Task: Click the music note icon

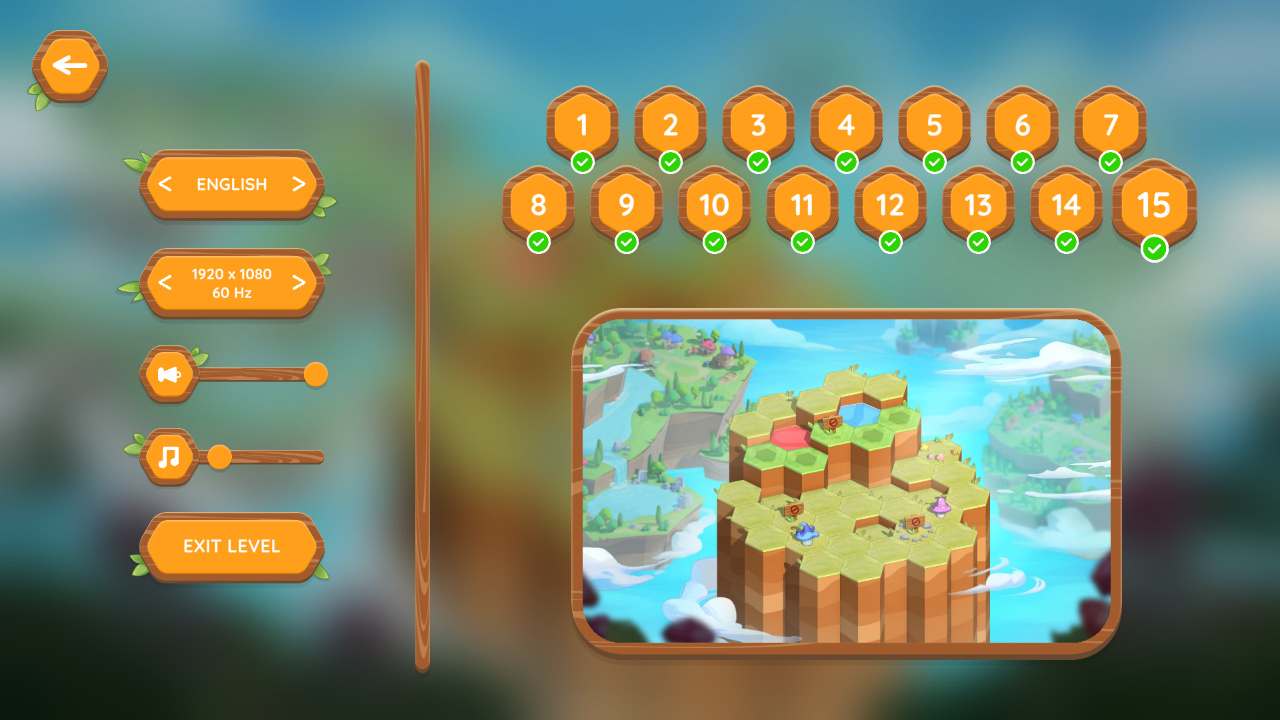Action: click(170, 456)
